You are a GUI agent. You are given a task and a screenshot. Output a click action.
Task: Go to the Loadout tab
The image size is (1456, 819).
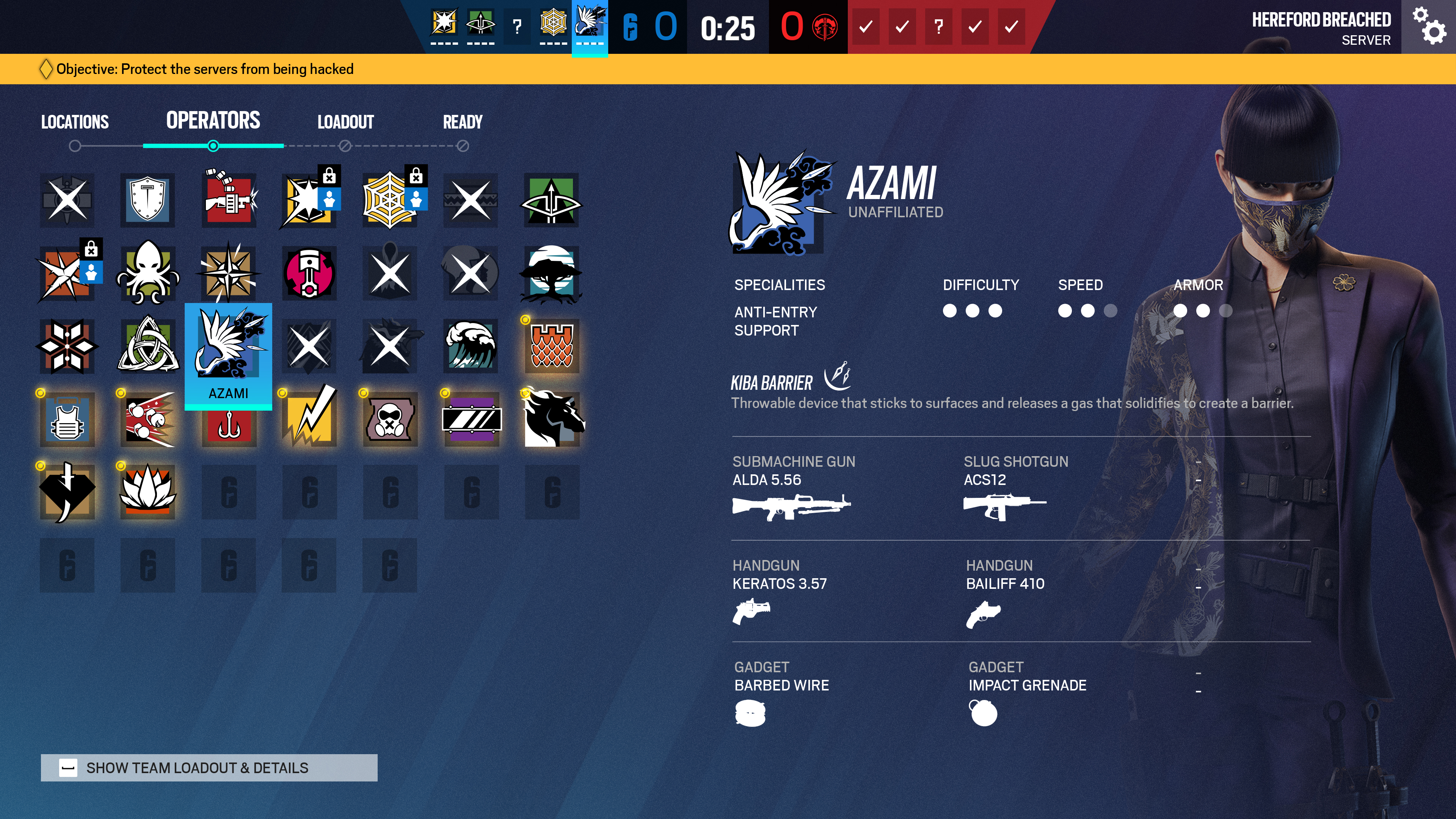345,122
